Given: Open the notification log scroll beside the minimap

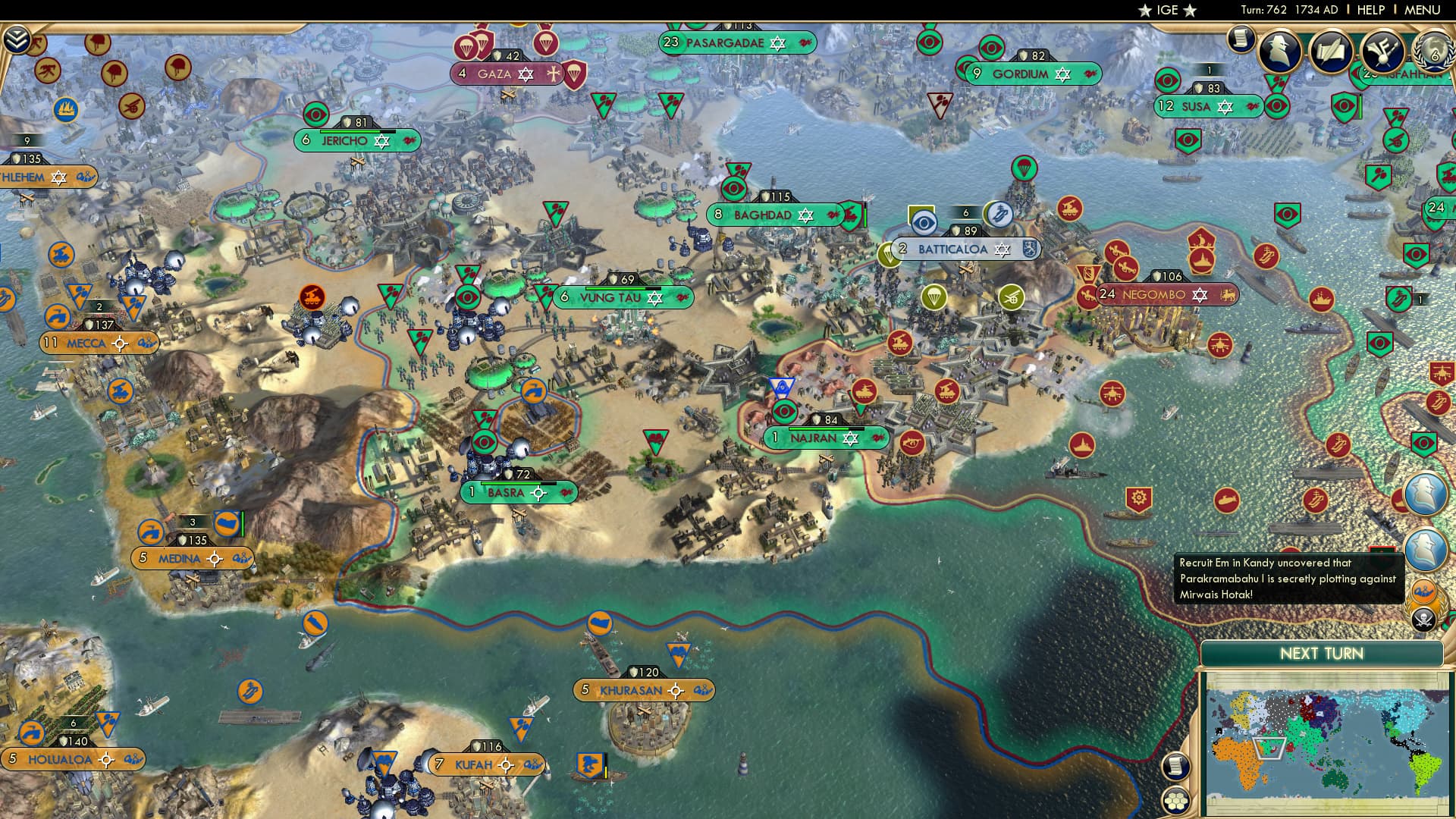Looking at the screenshot, I should [1176, 766].
